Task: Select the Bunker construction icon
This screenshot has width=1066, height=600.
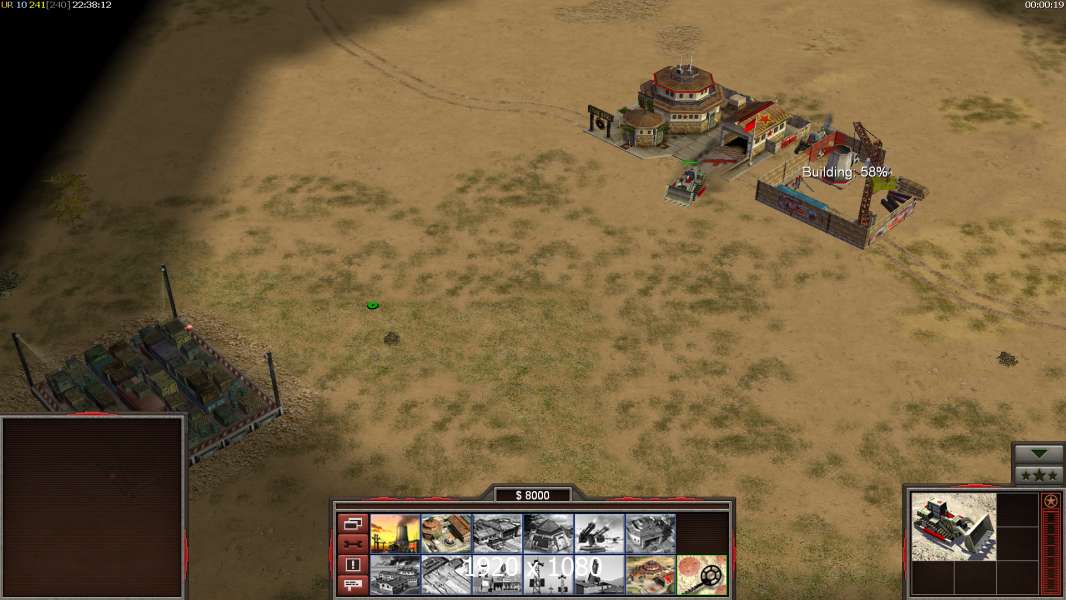Action: pos(548,534)
